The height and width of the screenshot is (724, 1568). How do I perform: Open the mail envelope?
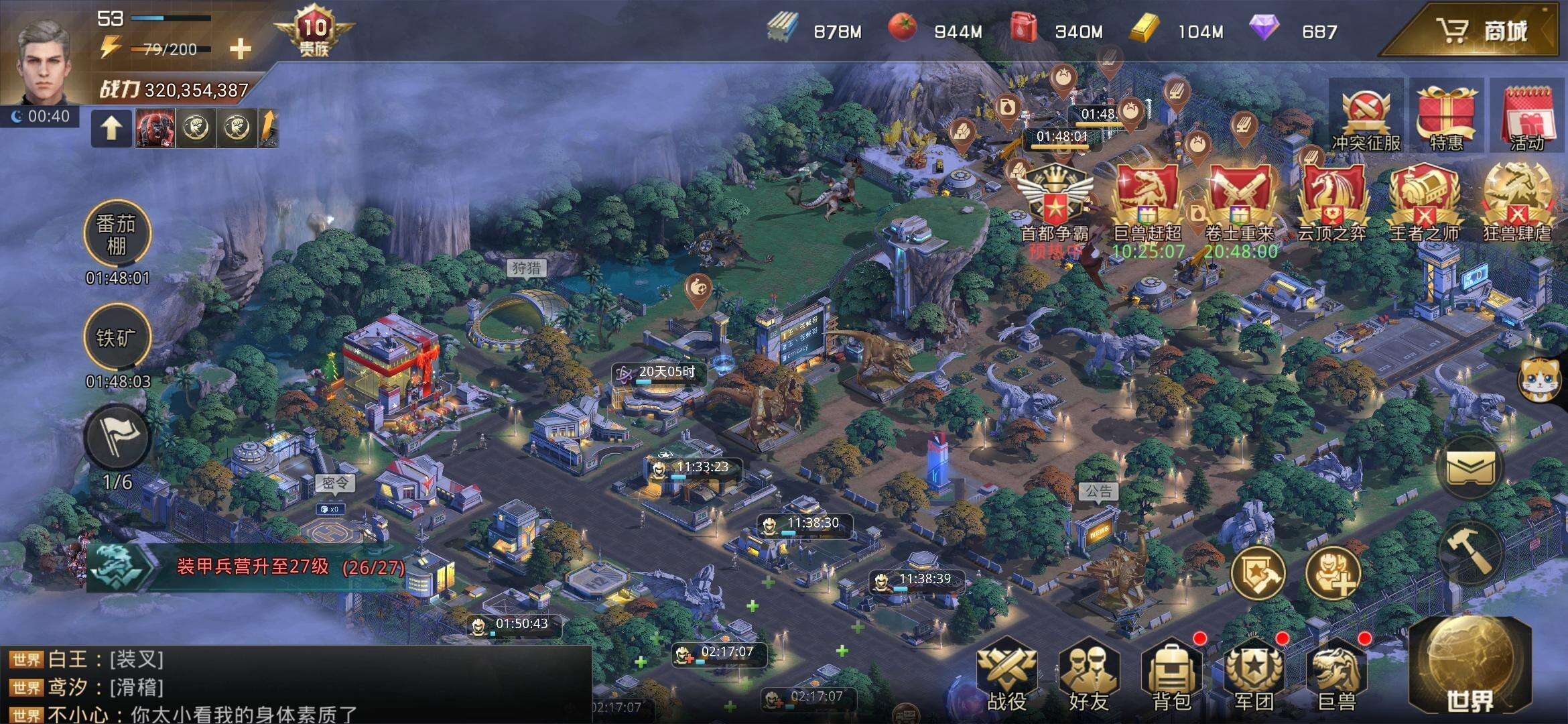(x=1471, y=468)
